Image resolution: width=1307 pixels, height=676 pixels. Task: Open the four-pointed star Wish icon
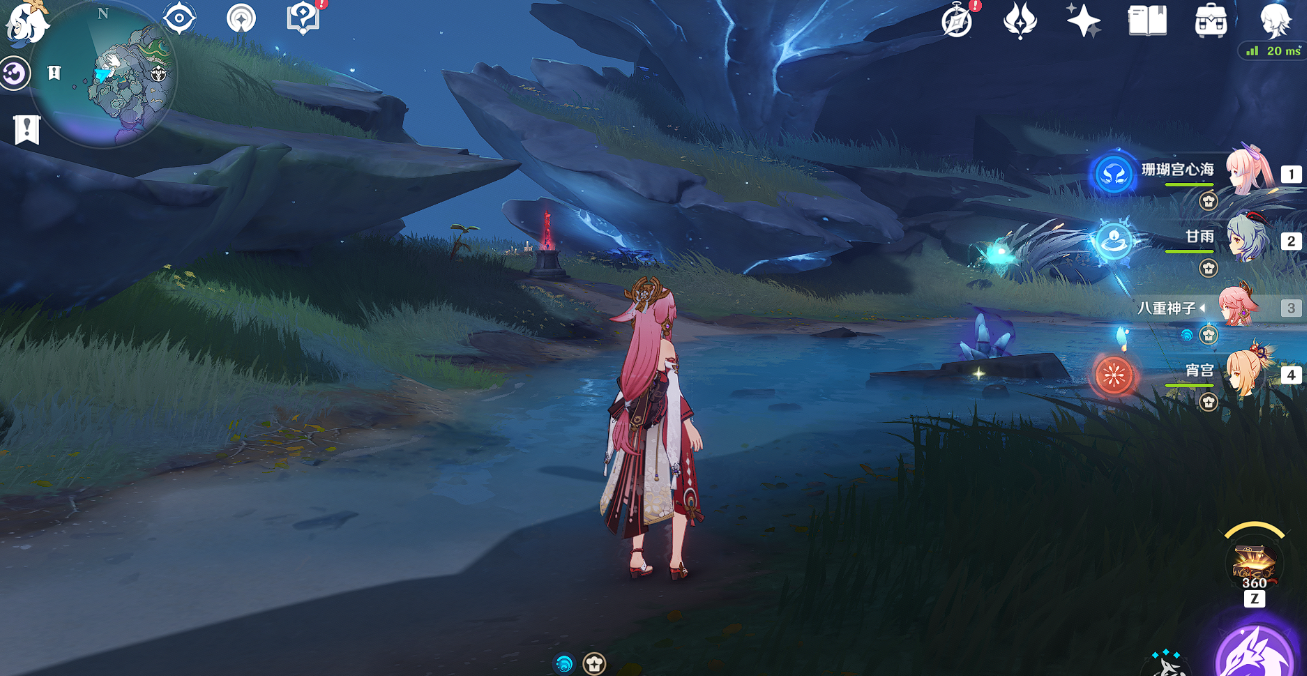click(x=1083, y=21)
